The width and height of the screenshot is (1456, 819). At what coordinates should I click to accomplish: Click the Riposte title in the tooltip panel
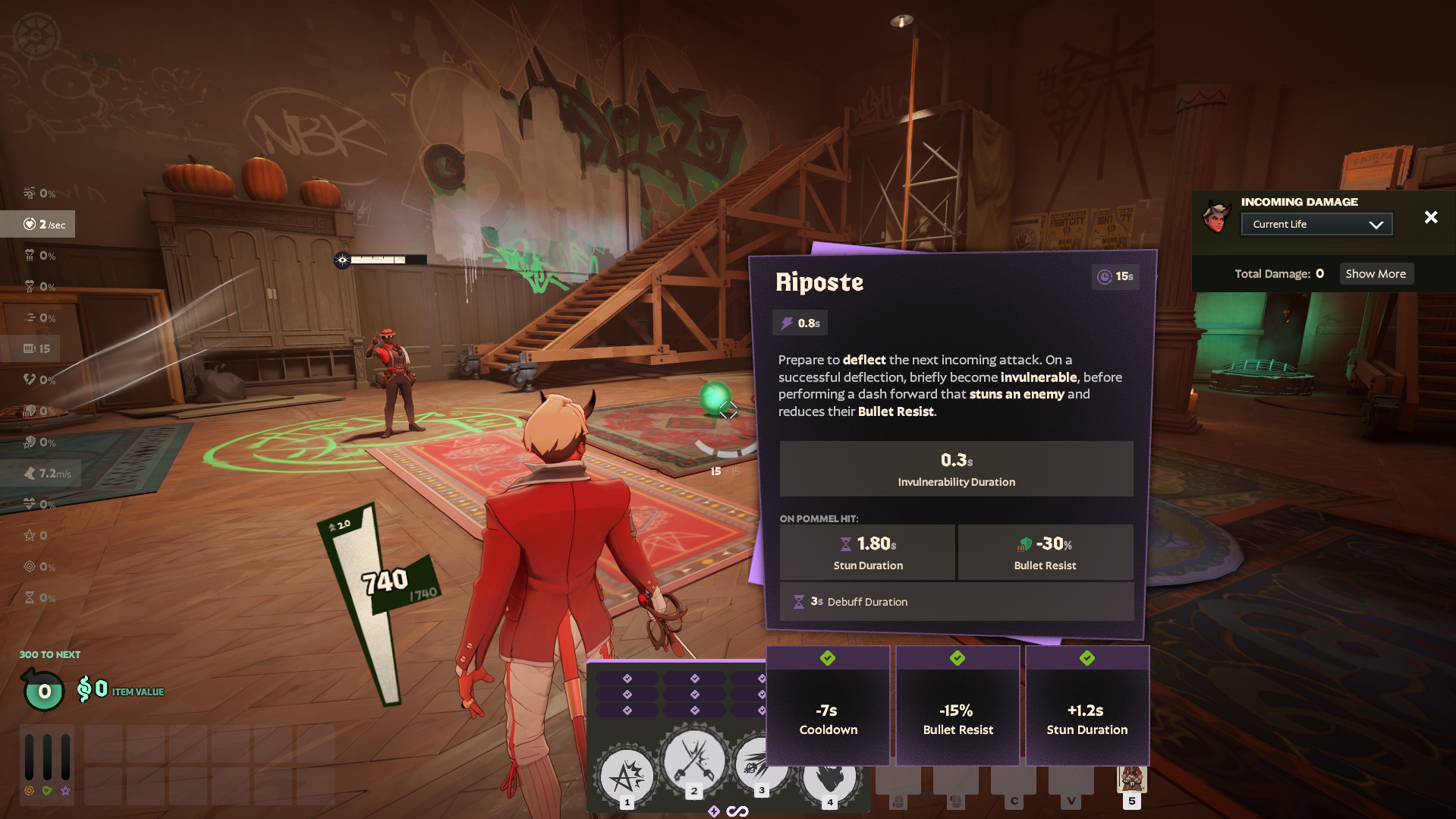click(x=820, y=282)
